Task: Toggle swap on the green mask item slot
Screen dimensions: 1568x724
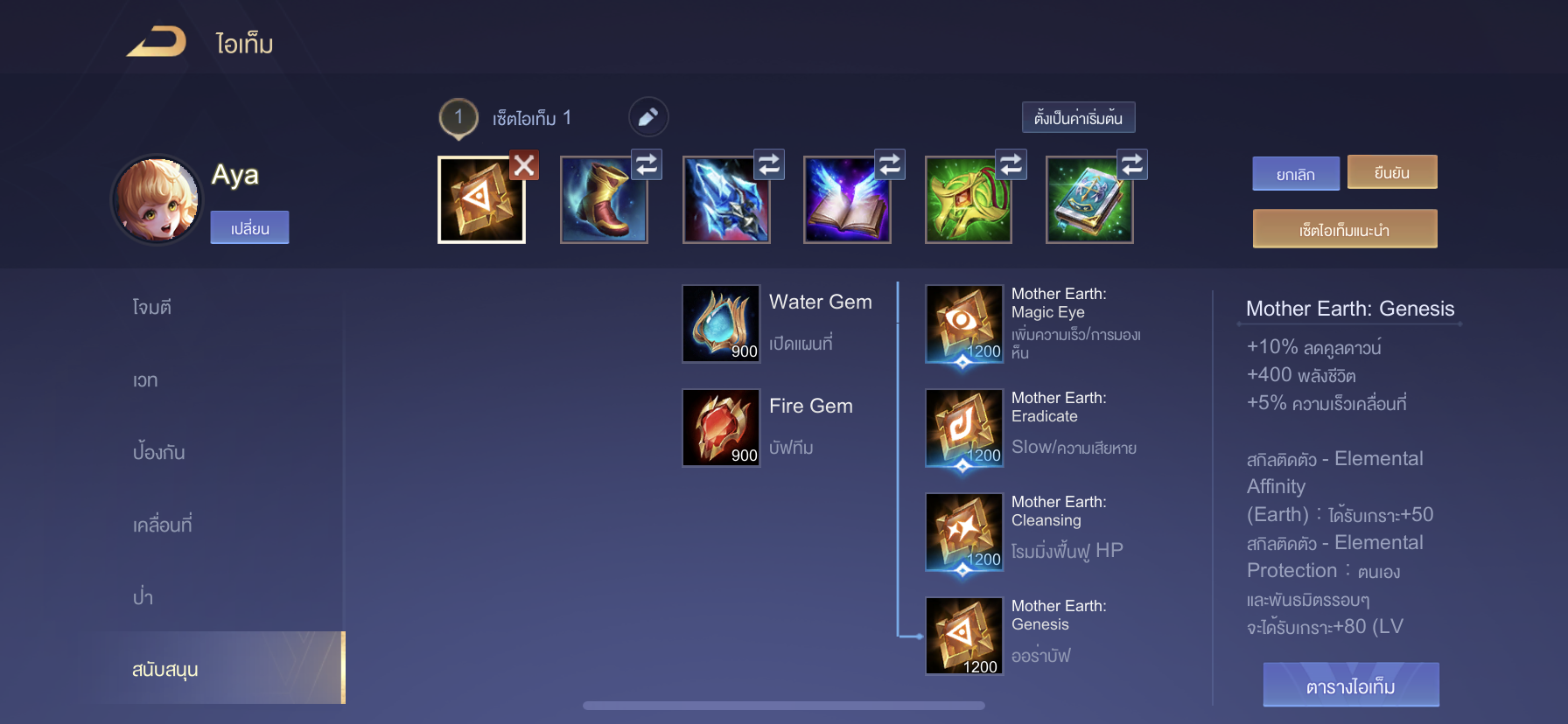Action: click(x=1011, y=164)
